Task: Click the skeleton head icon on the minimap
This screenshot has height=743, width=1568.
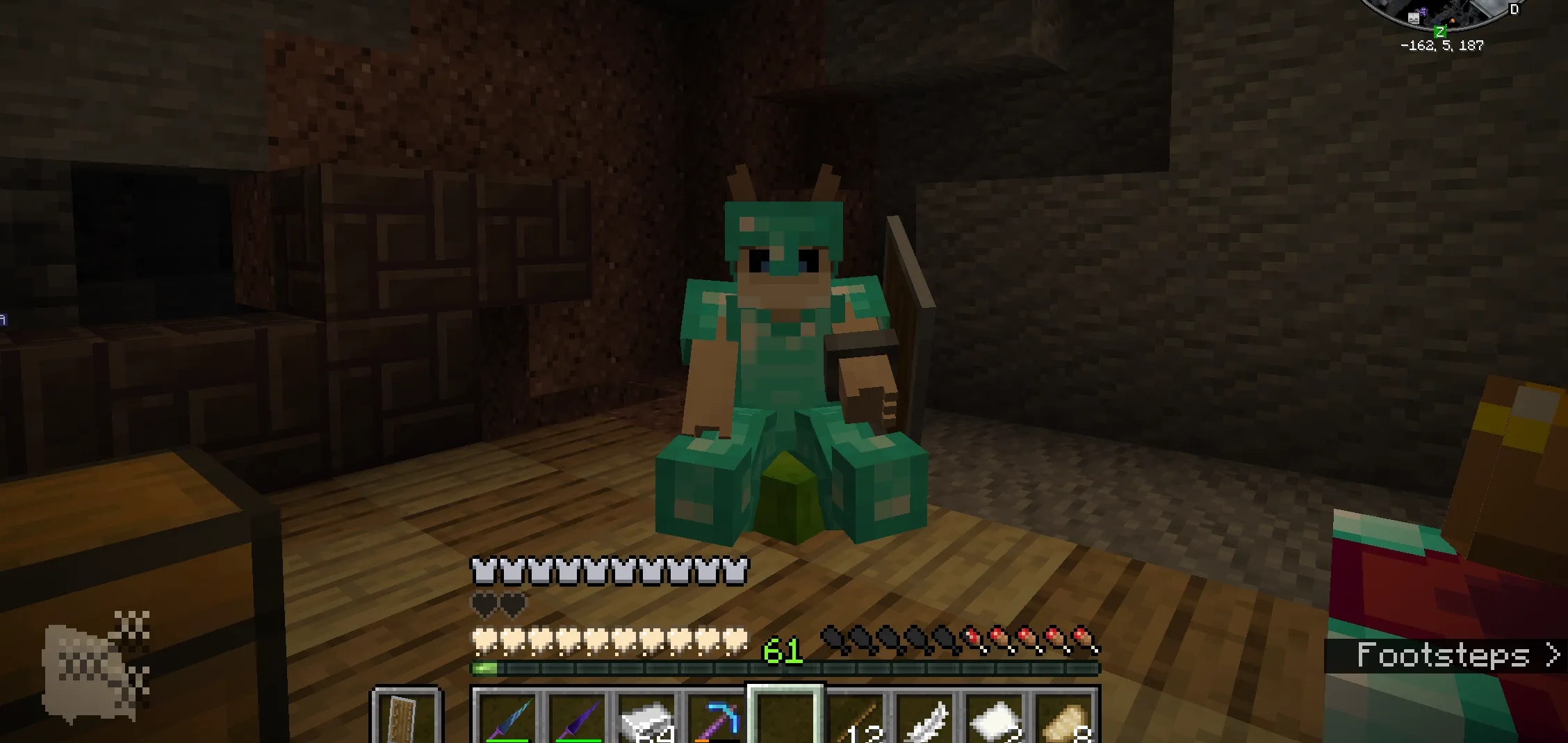Action: [1414, 19]
